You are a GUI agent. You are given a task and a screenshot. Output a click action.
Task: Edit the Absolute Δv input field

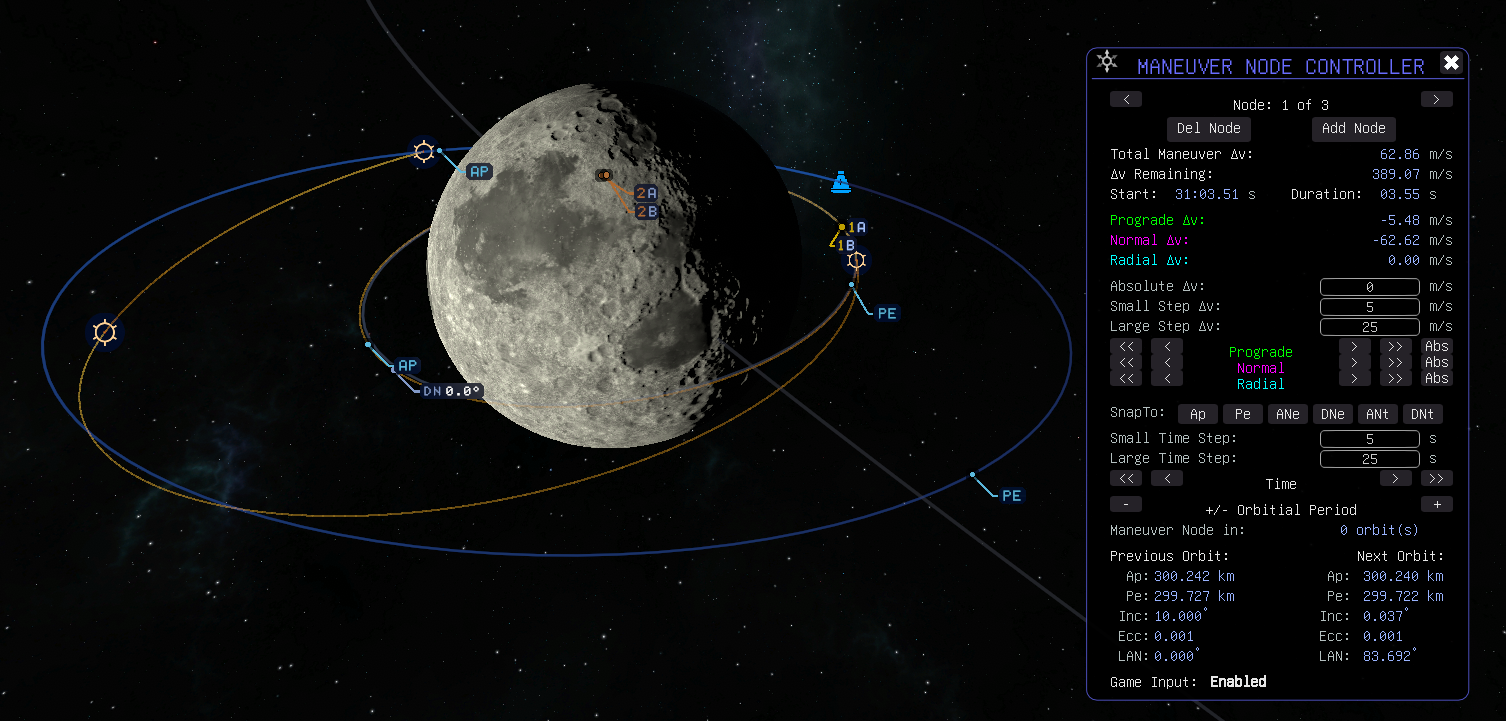tap(1369, 287)
